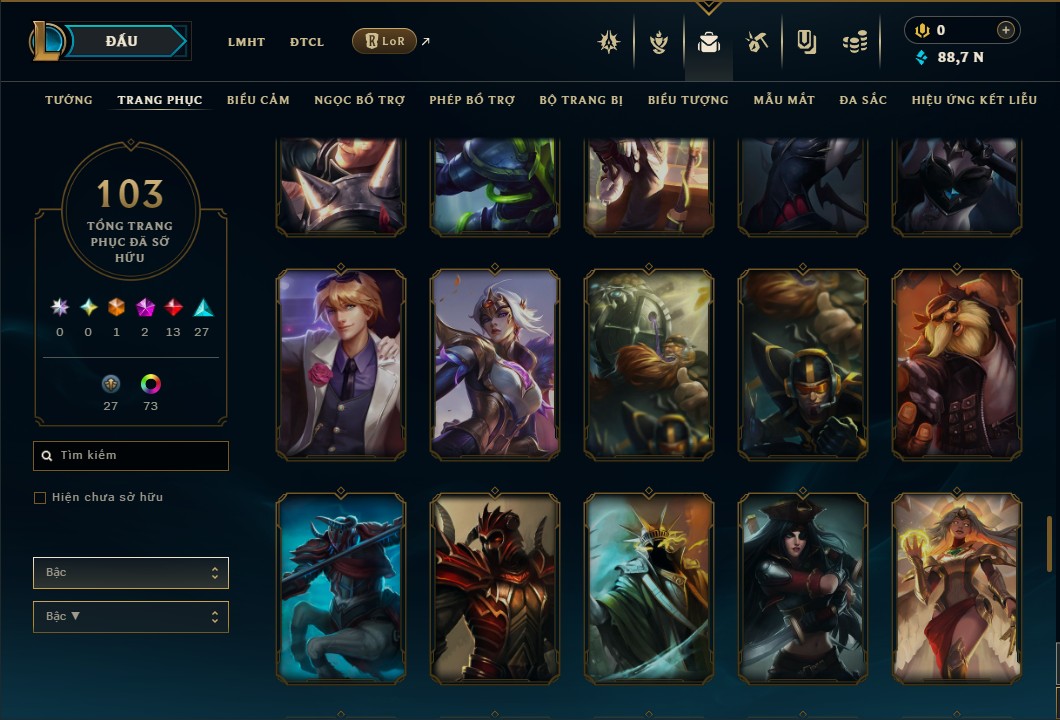Screen dimensions: 1060x720
Task: Choose the black-haired pirate woman skin card
Action: (802, 588)
